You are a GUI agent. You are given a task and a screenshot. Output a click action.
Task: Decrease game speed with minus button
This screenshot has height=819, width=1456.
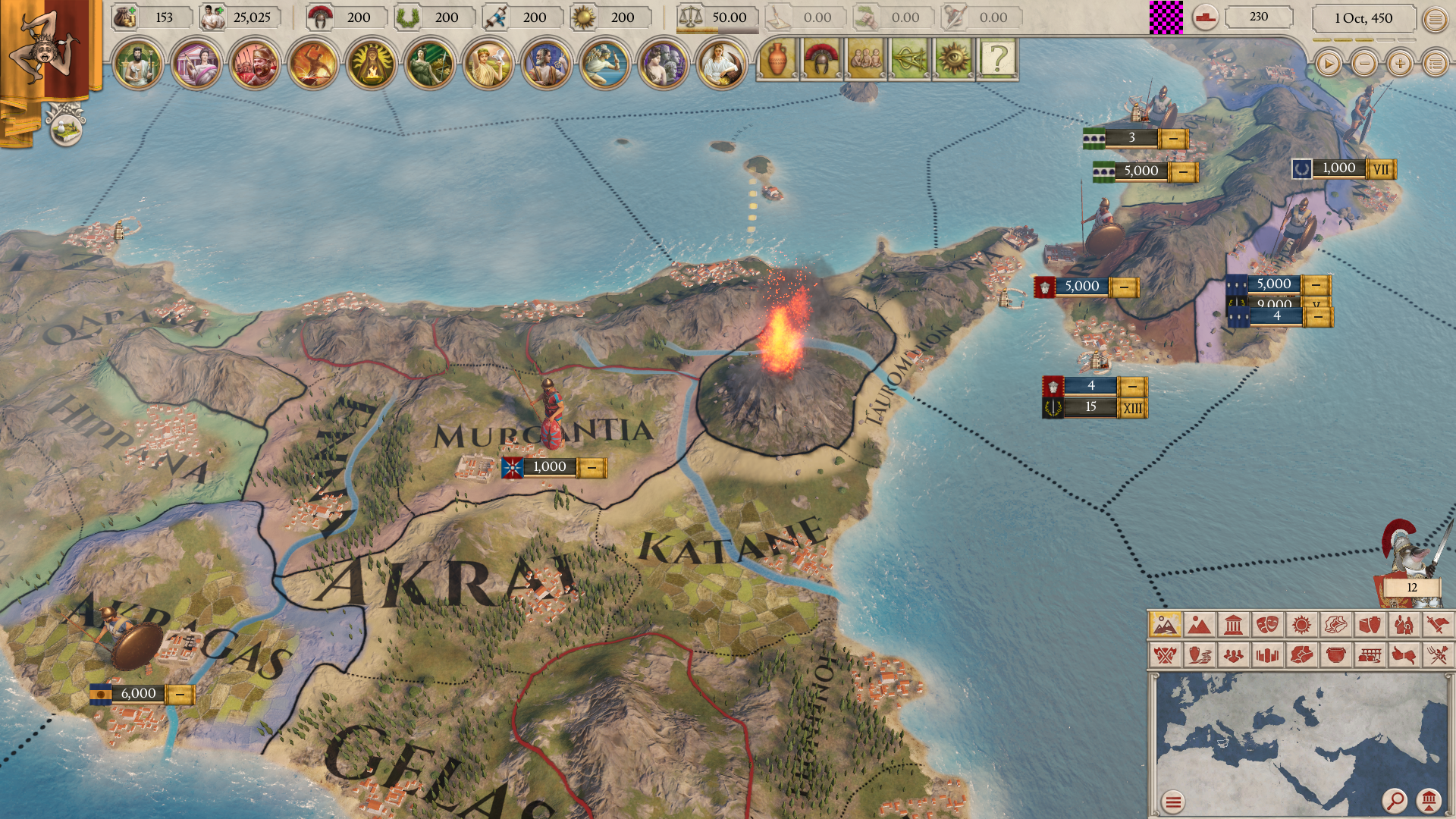coord(1364,64)
